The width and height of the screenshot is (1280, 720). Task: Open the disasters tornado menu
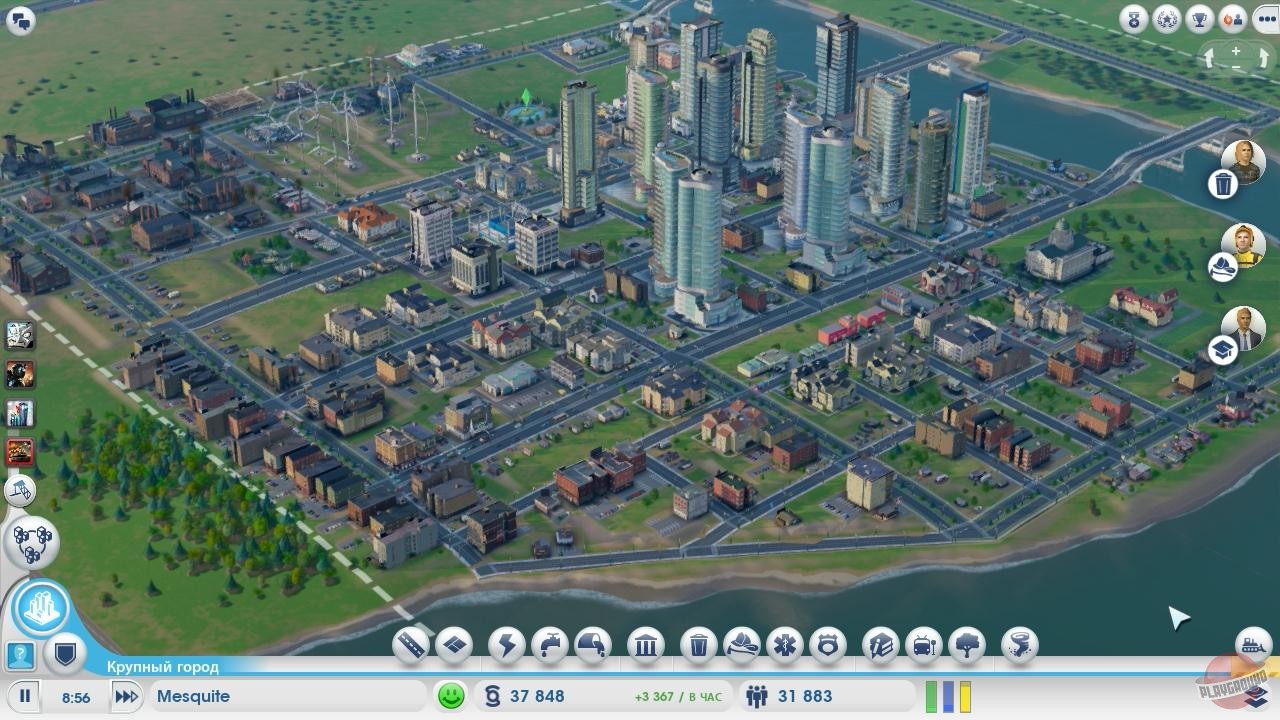(x=1018, y=644)
